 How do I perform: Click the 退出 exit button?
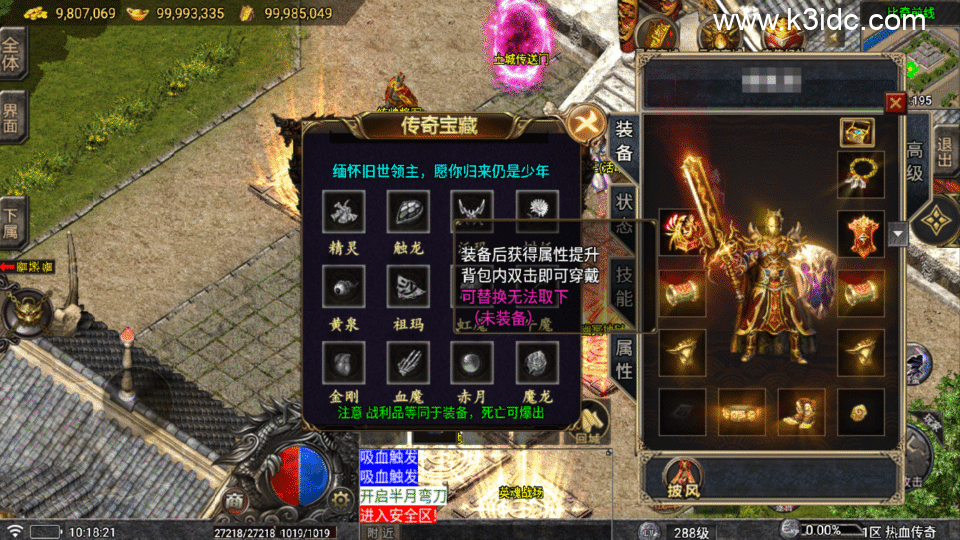pos(945,155)
